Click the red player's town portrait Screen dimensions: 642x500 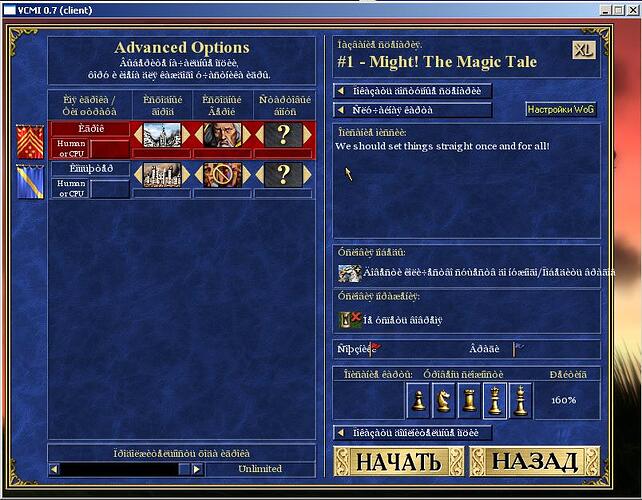tap(160, 135)
